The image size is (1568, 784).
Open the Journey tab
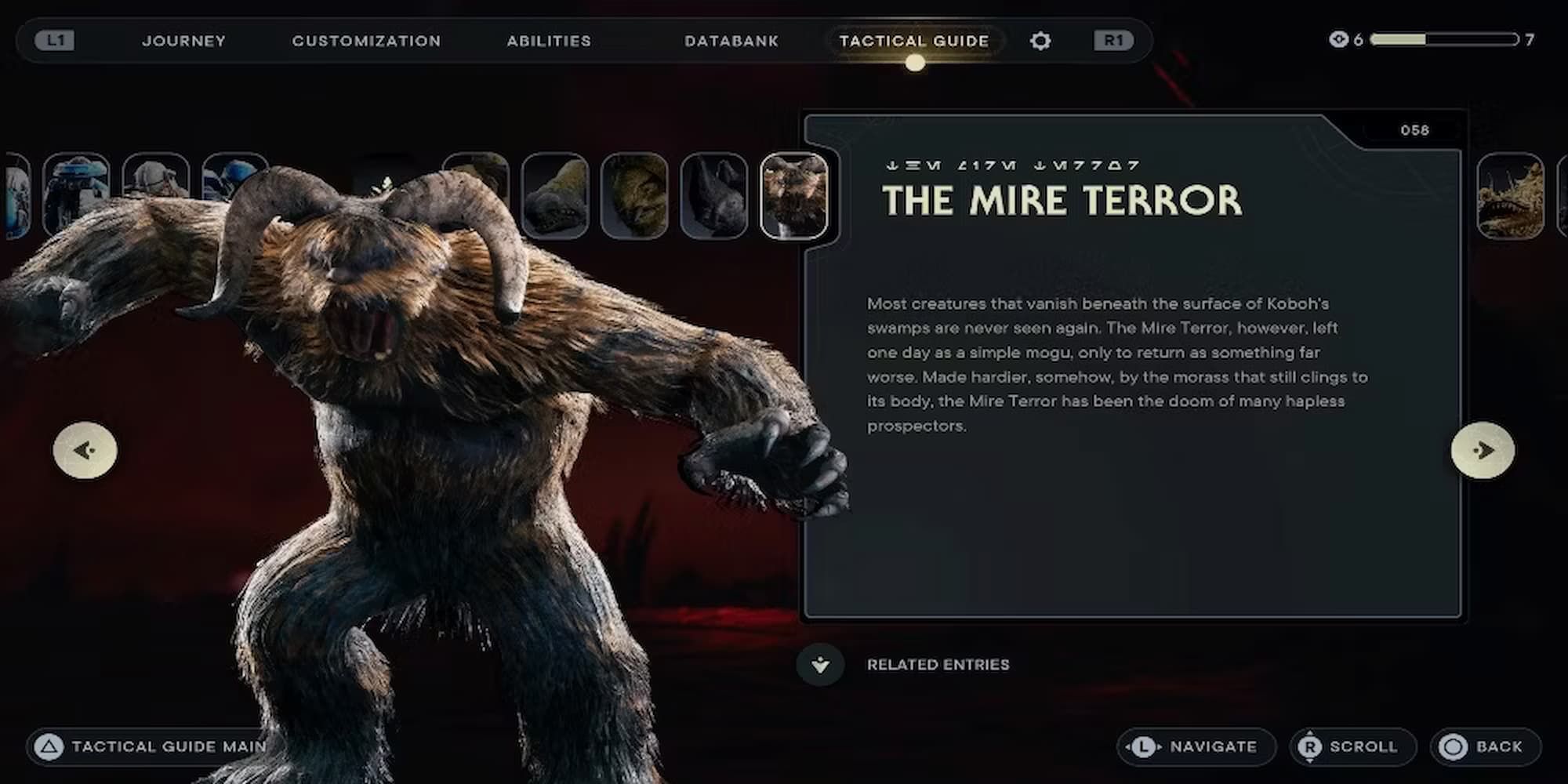pyautogui.click(x=184, y=41)
